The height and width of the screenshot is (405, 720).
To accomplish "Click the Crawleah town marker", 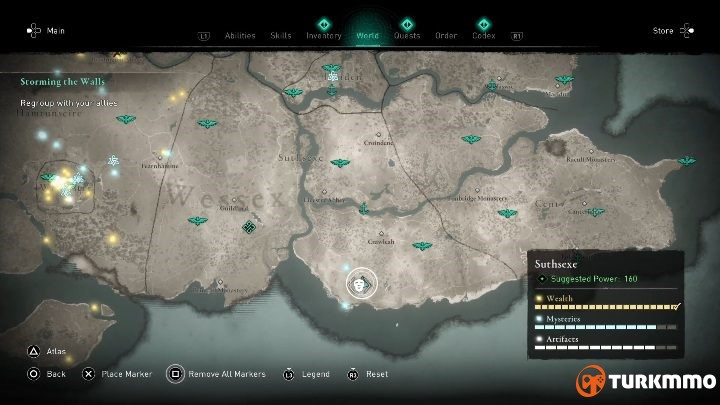I will tap(379, 241).
